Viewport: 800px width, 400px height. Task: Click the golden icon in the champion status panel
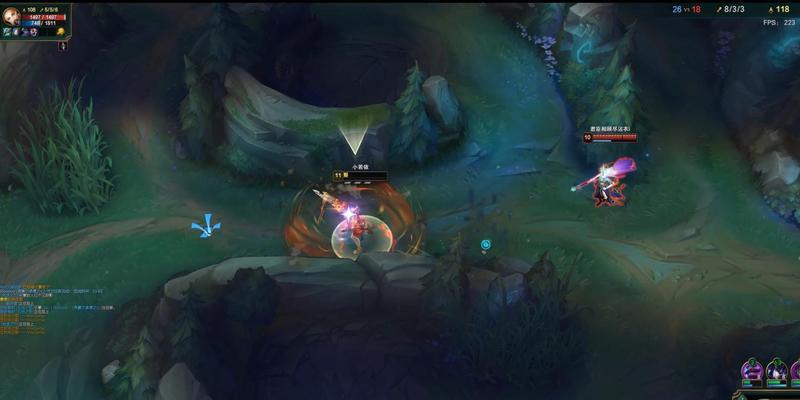[x=61, y=32]
